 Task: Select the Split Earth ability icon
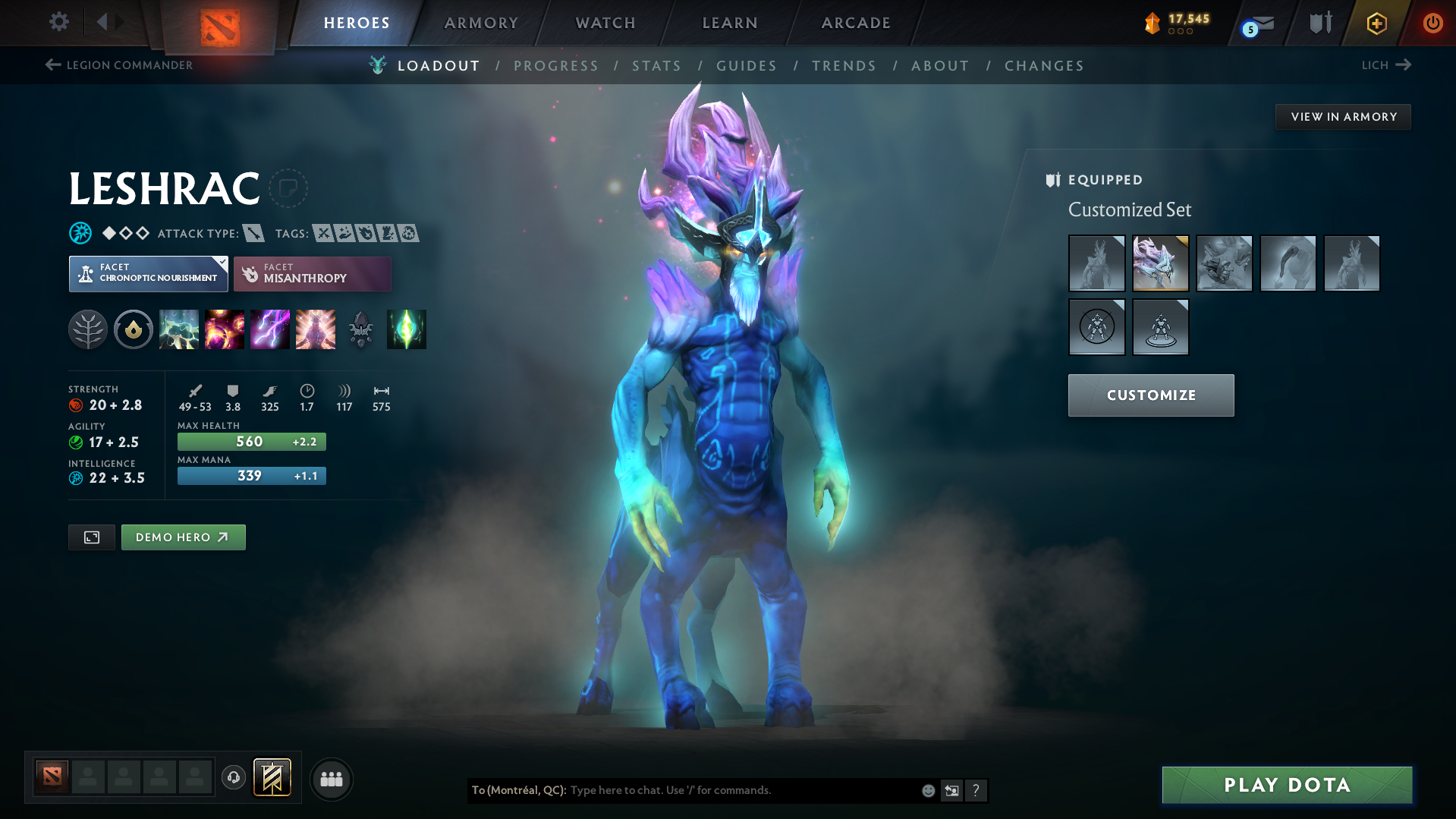(x=179, y=329)
